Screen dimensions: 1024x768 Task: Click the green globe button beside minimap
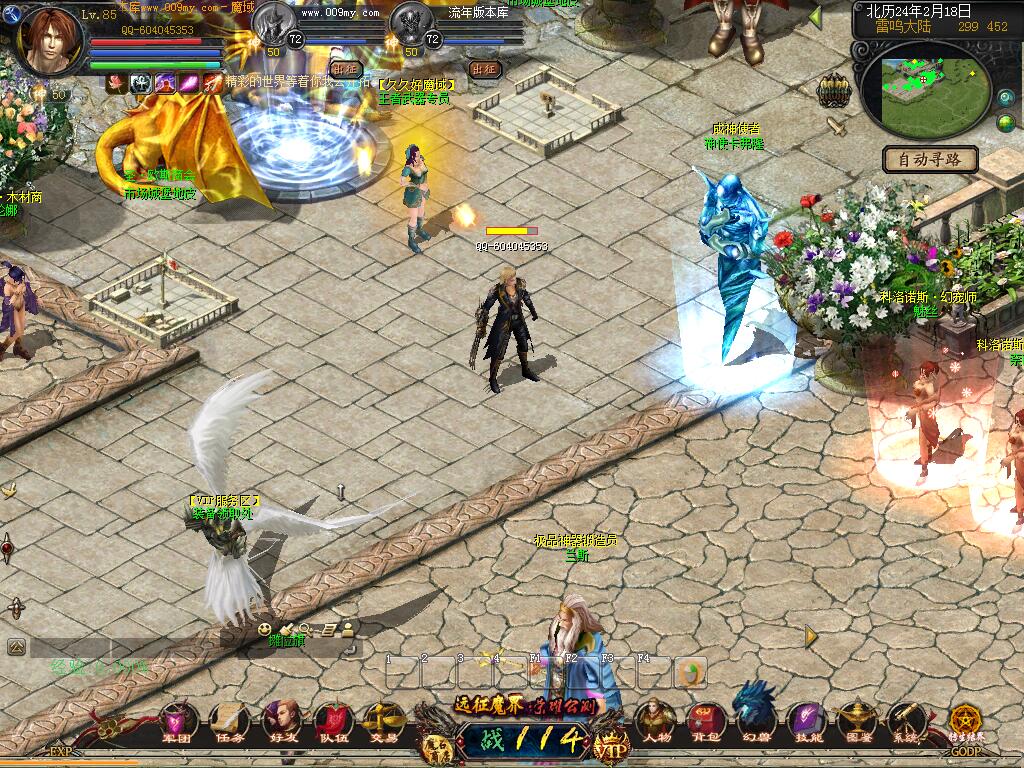coord(1006,123)
